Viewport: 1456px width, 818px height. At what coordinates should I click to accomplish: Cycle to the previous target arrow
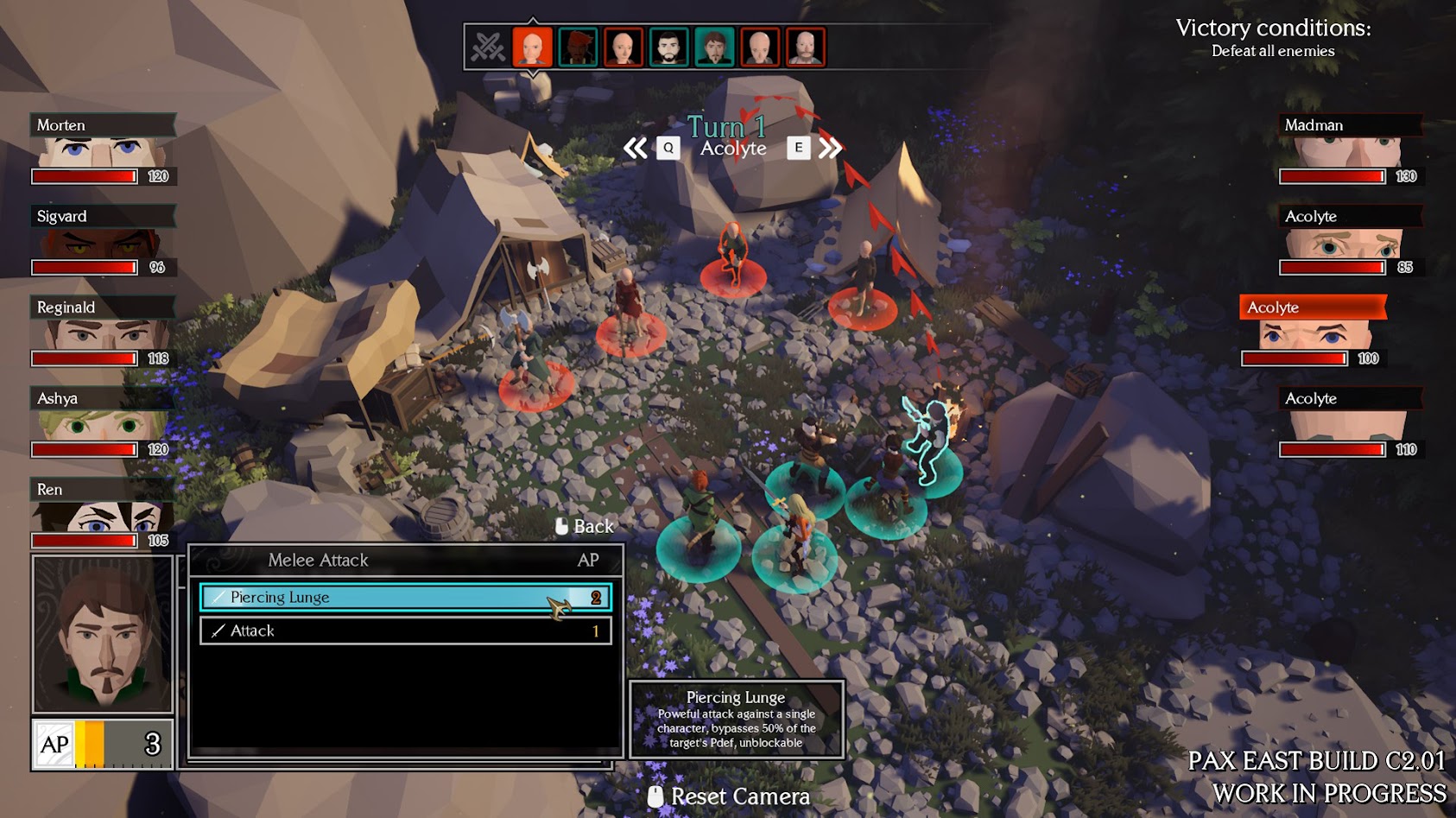[x=636, y=149]
